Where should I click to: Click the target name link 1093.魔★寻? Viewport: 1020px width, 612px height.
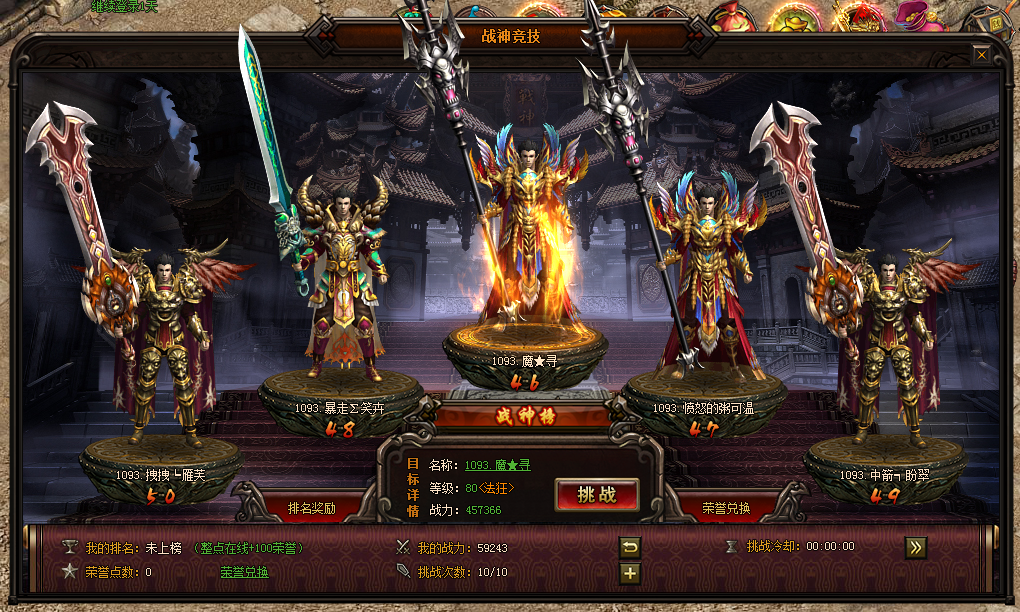(497, 465)
